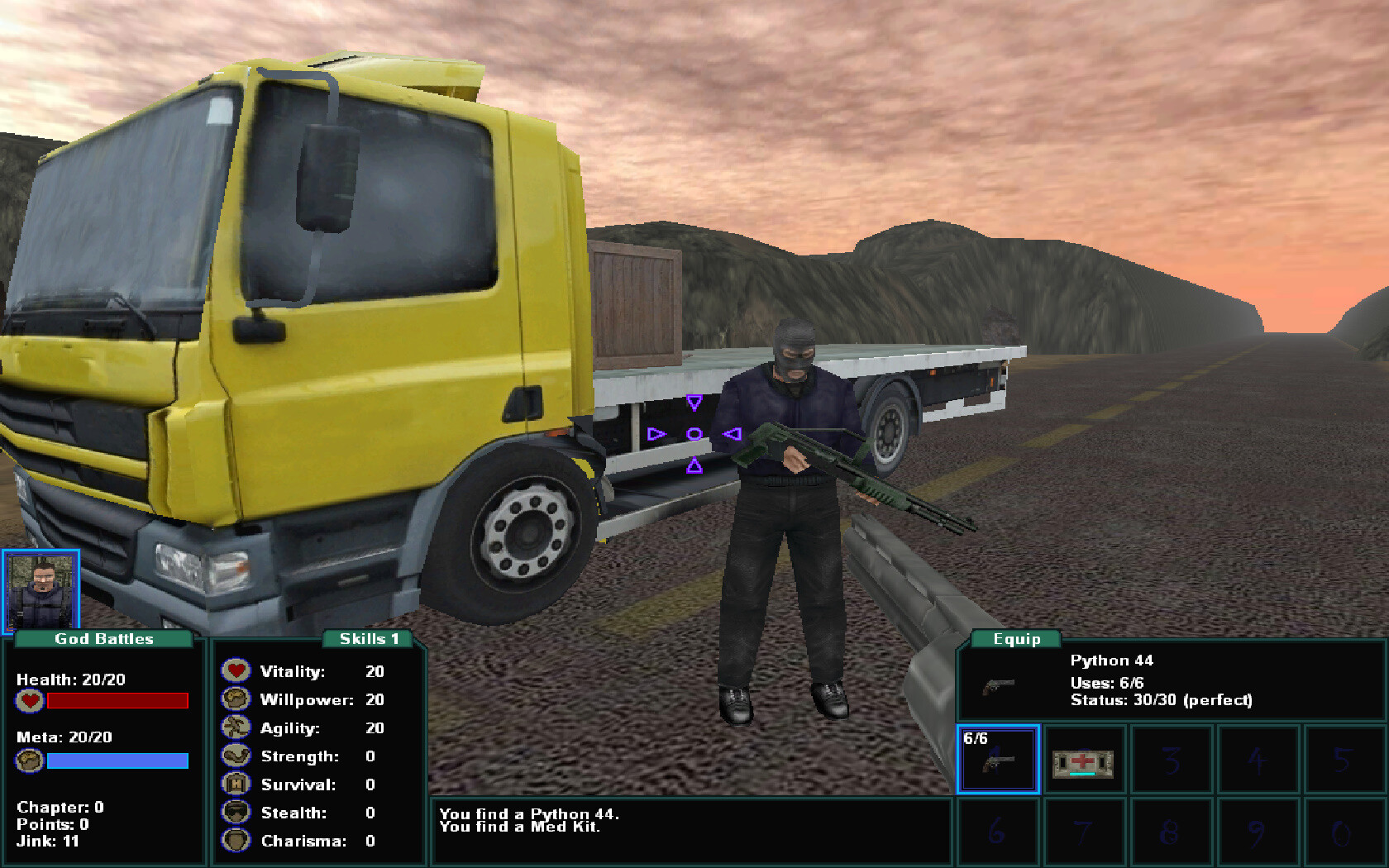Click the Python 44 revolver icon in Equip panel
1389x868 pixels.
pos(998,684)
